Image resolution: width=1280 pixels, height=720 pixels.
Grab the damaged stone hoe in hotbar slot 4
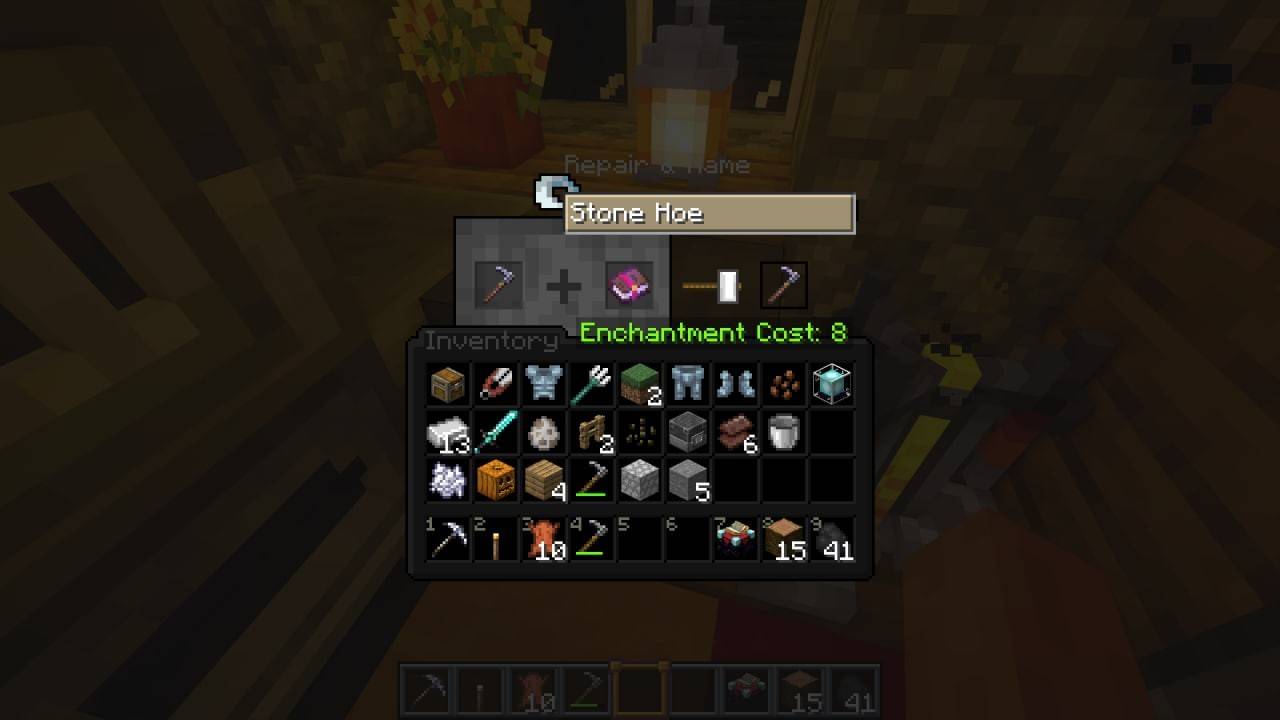tap(591, 540)
